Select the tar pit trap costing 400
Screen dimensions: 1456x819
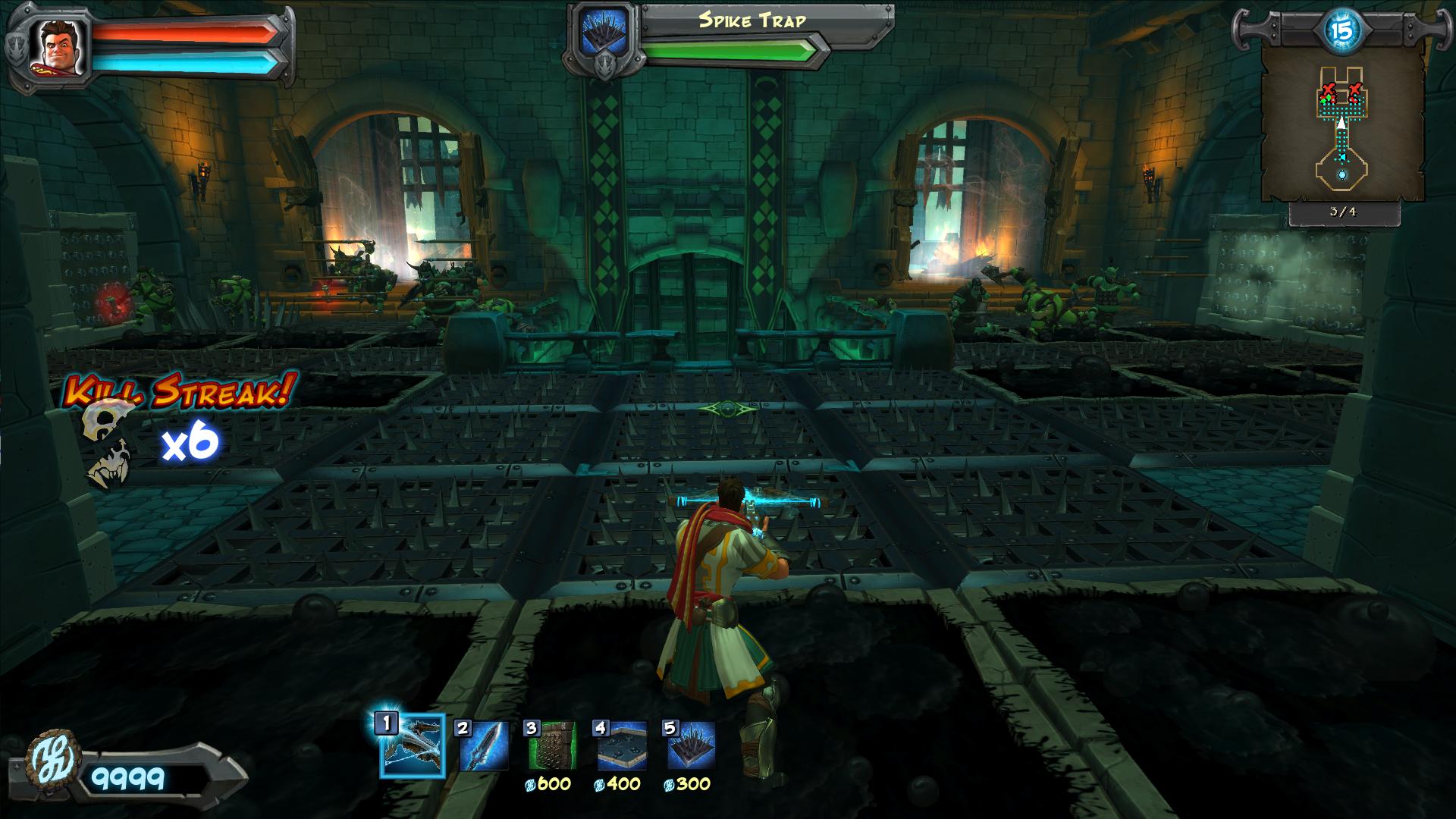(x=622, y=746)
